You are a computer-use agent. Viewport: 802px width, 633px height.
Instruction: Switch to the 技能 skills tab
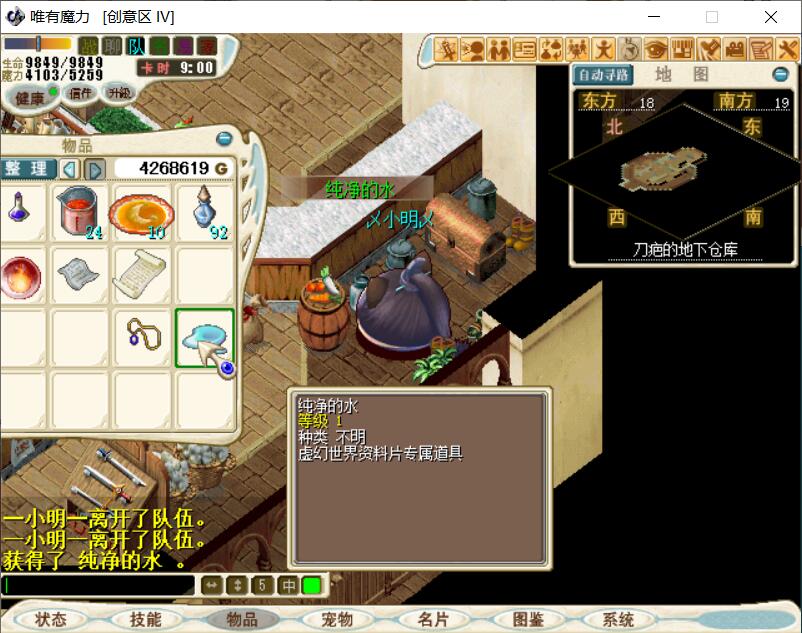[x=146, y=619]
